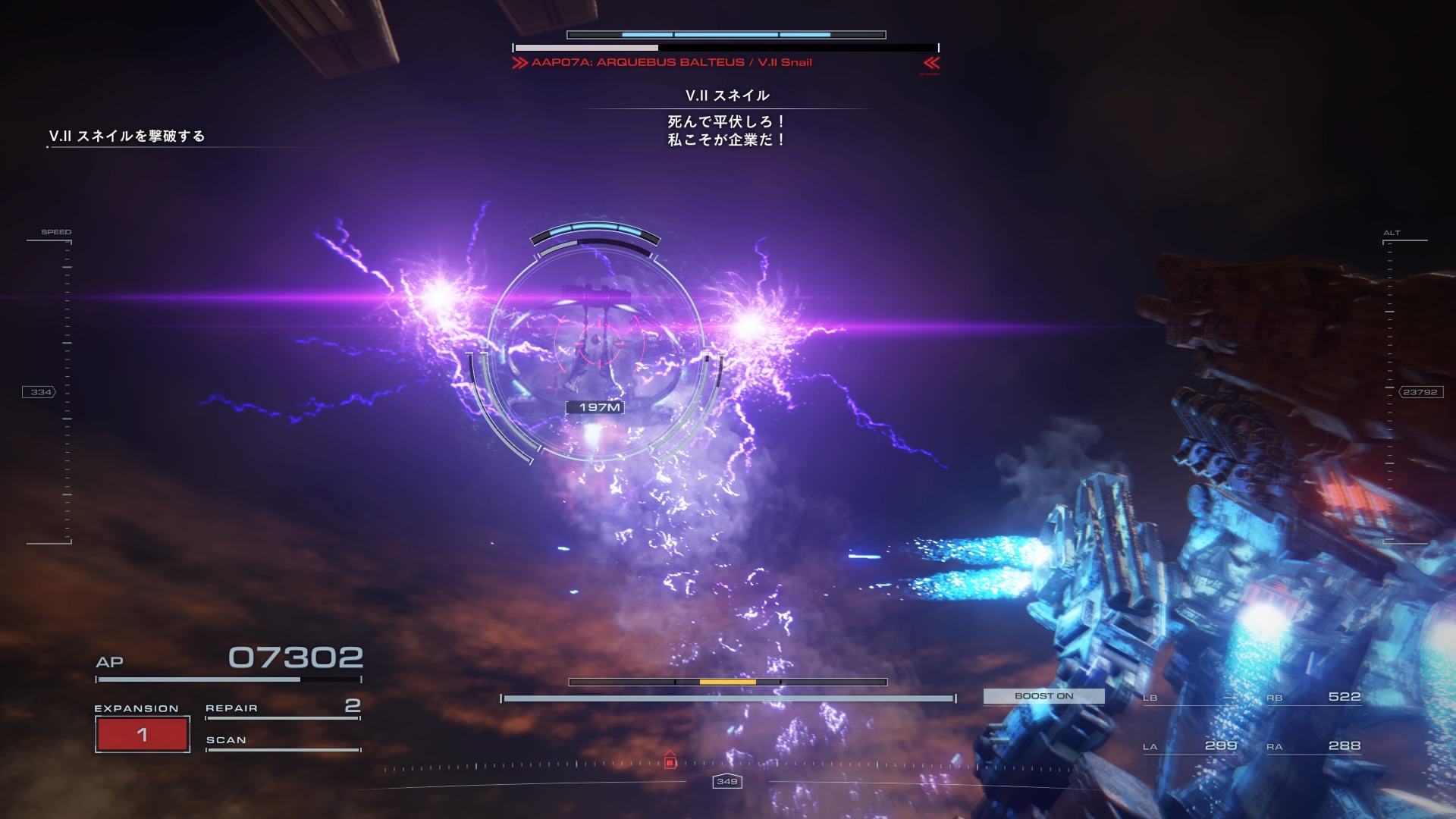This screenshot has width=1456, height=819.
Task: Toggle the BOOST ON indicator
Action: point(1043,696)
